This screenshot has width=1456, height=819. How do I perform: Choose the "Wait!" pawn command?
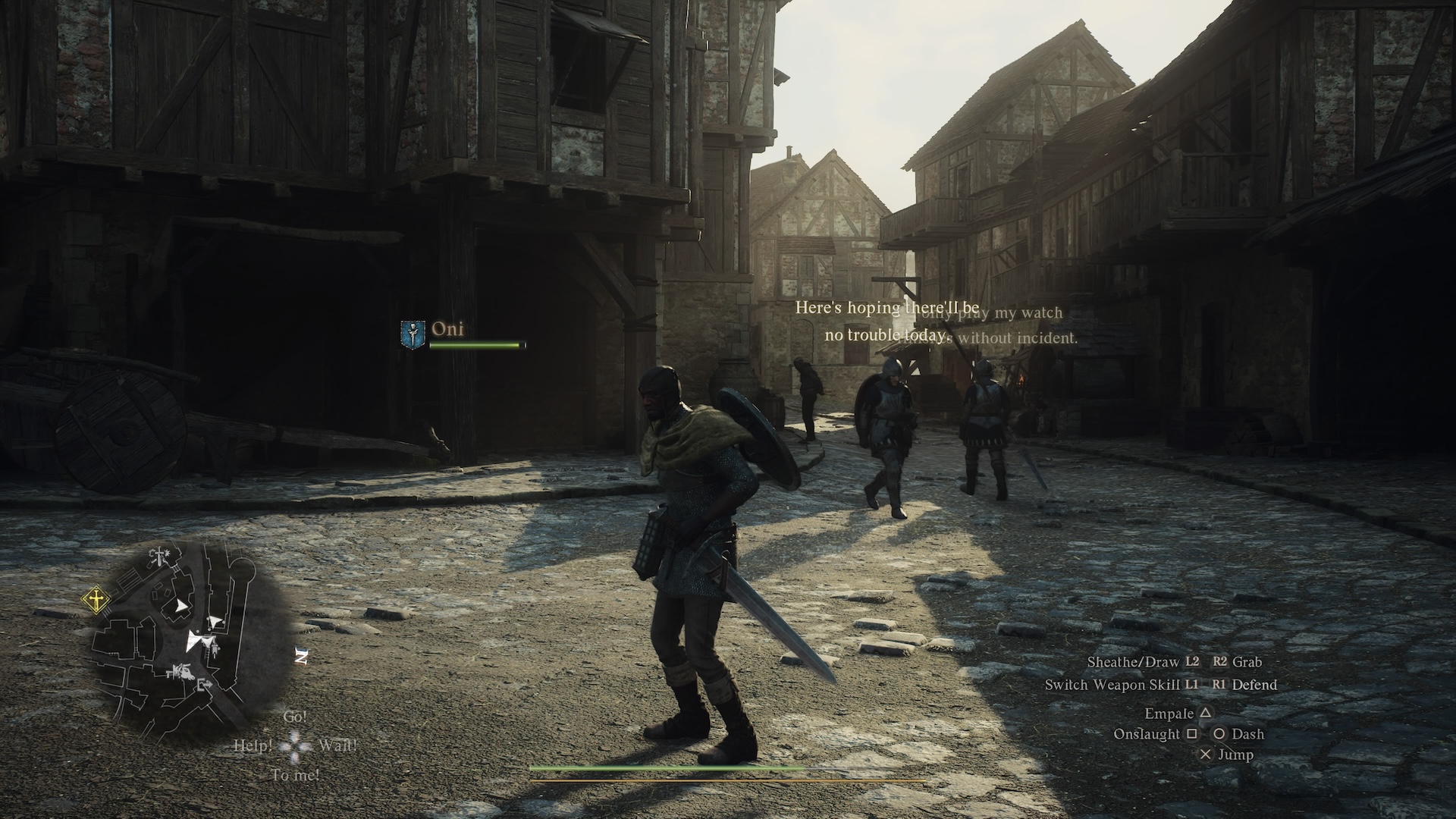(x=337, y=746)
